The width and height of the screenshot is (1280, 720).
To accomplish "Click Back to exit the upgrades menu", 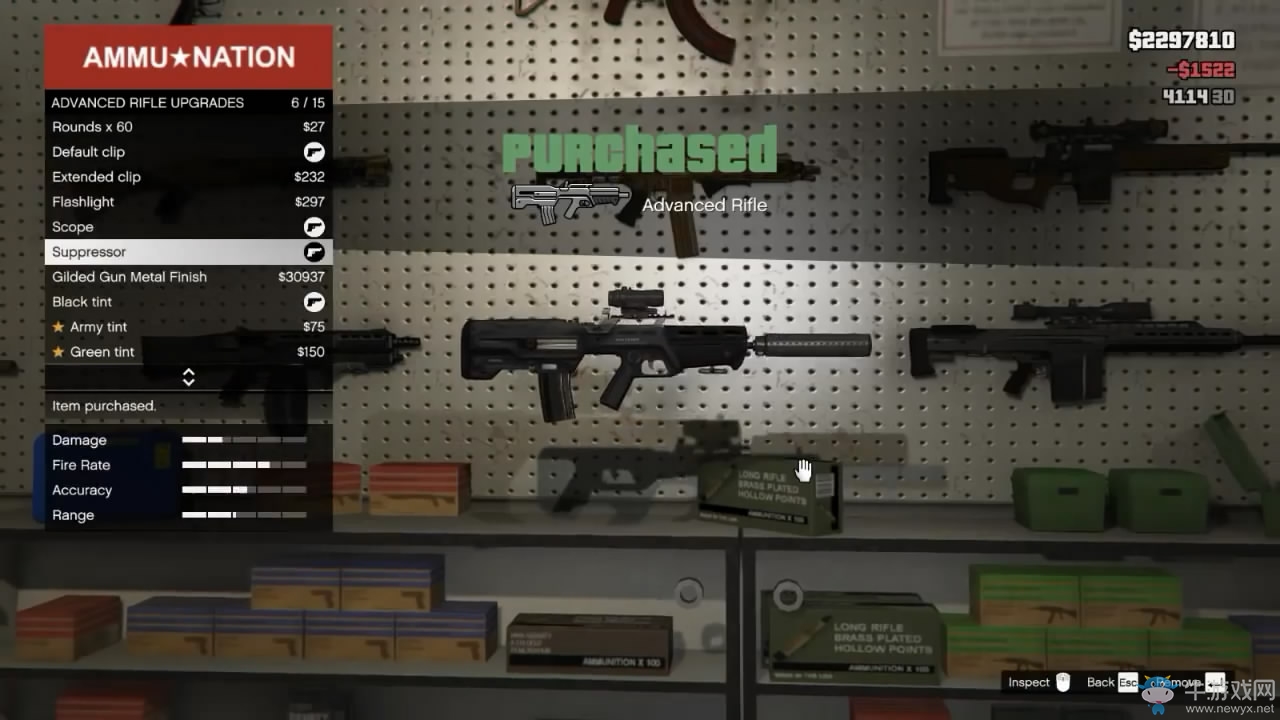I will point(1101,682).
